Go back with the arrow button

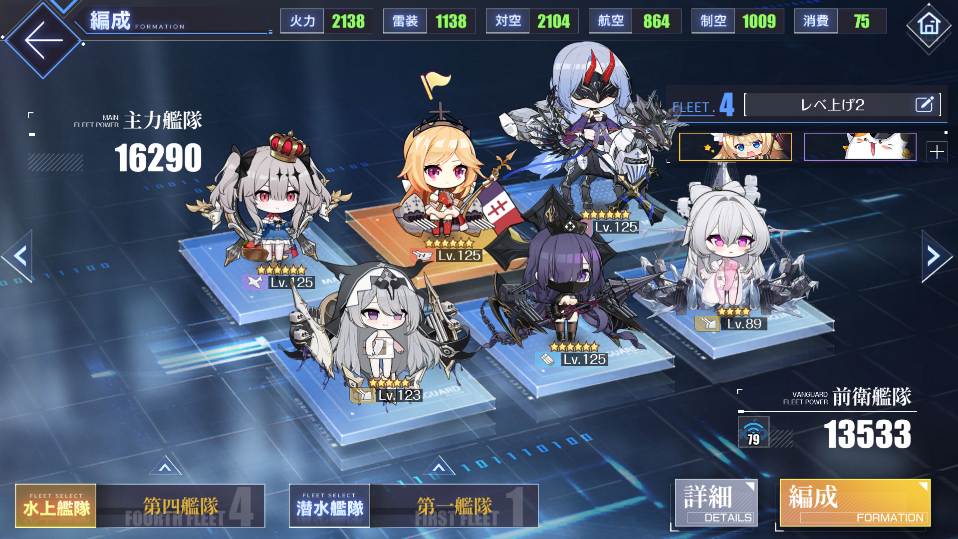pos(38,38)
